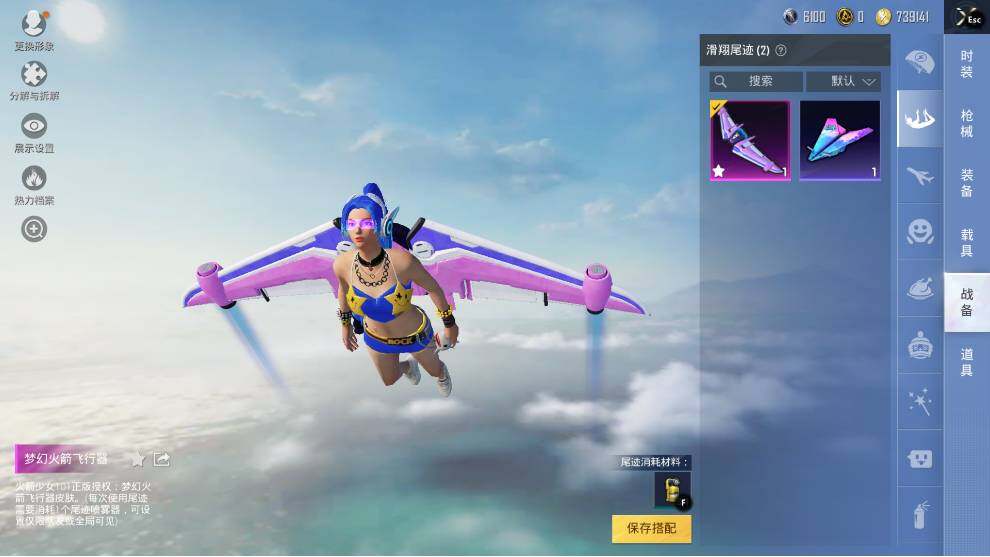The width and height of the screenshot is (990, 557).
Task: Close the screen with the Esc button
Action: coord(968,17)
